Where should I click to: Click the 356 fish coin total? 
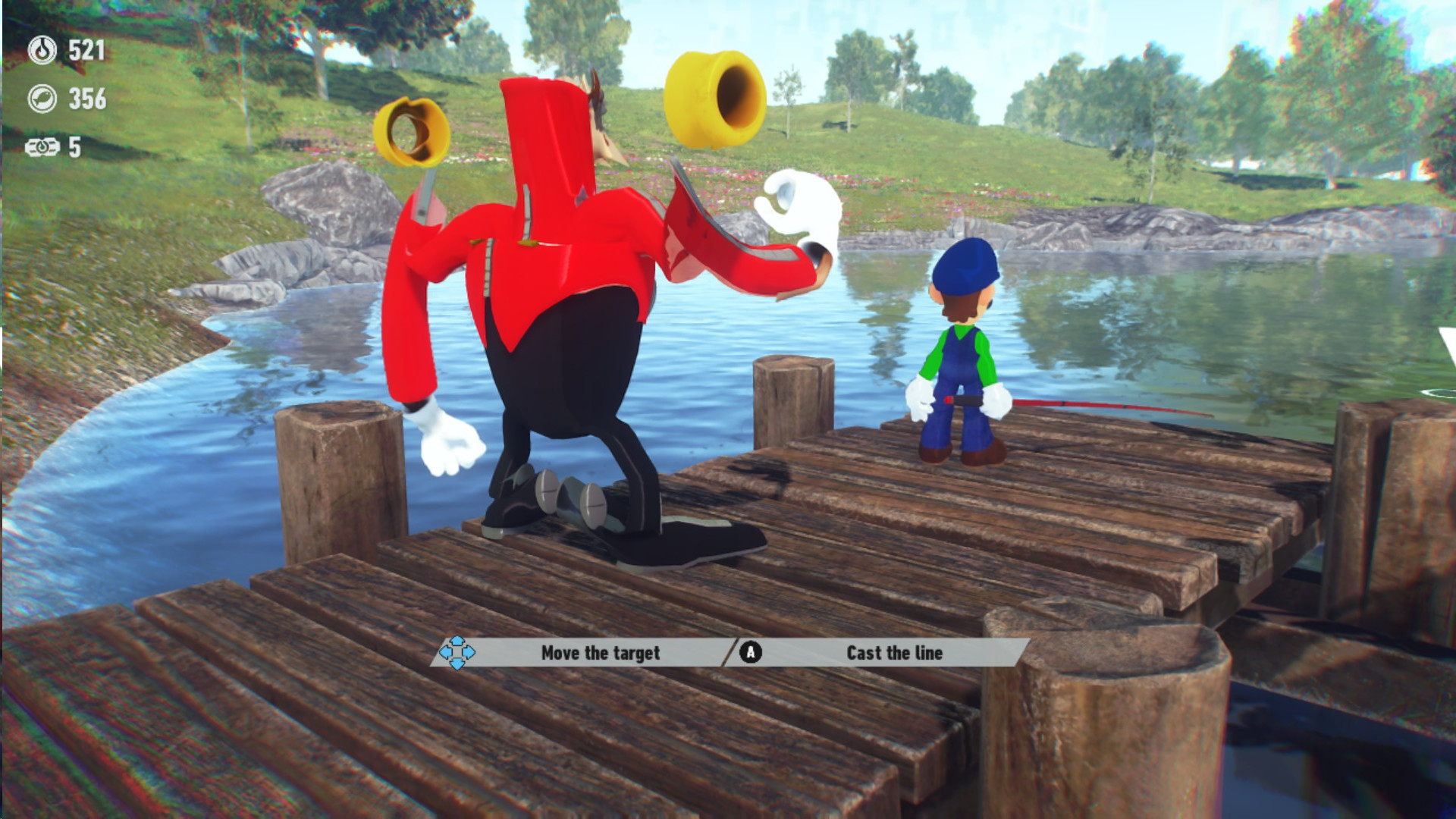point(87,98)
